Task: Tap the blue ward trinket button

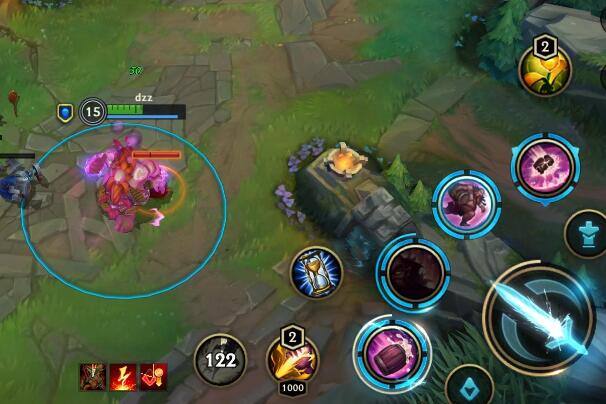Action: [x=469, y=385]
